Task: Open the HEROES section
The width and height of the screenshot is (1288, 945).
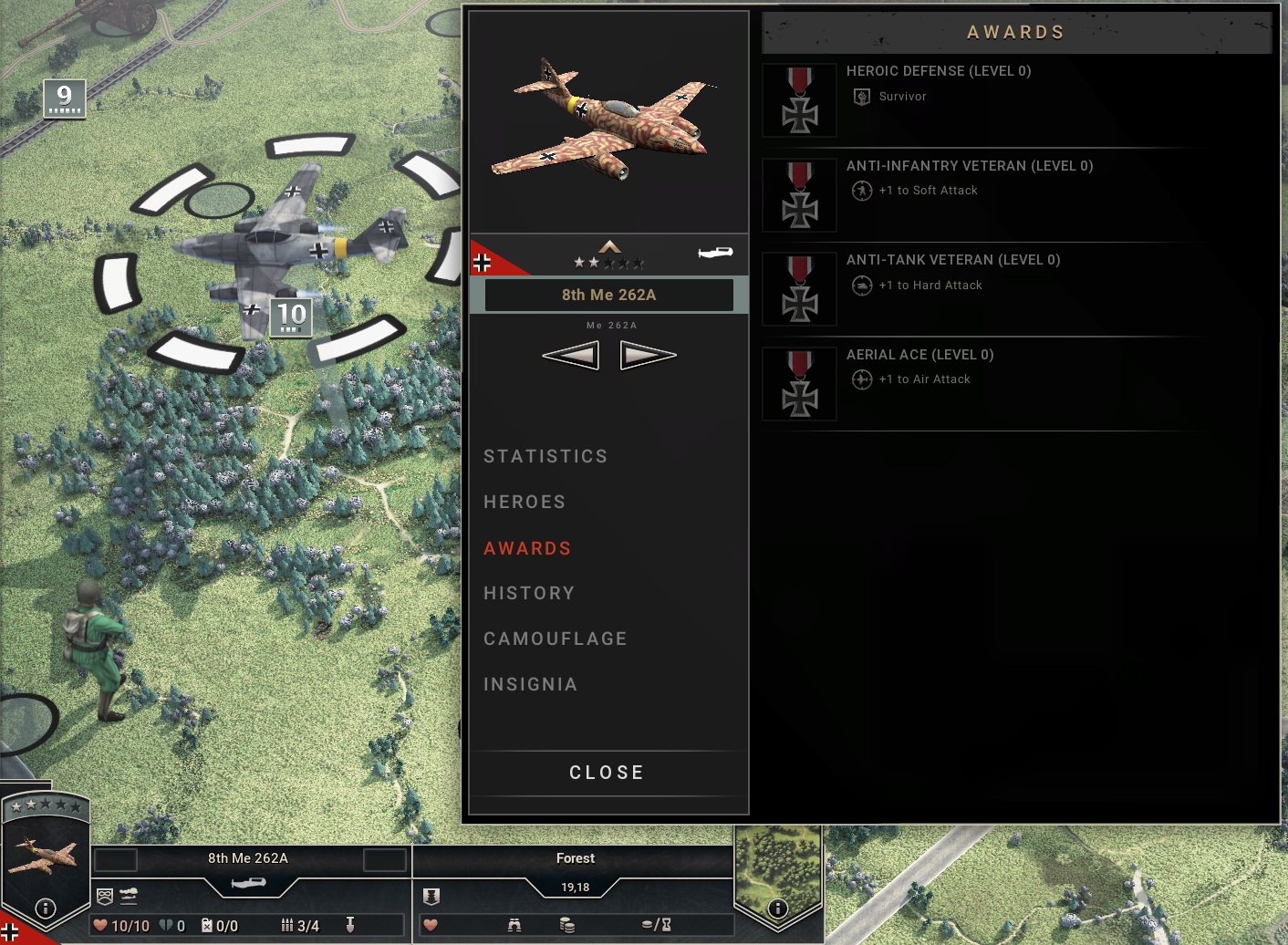Action: pos(525,502)
